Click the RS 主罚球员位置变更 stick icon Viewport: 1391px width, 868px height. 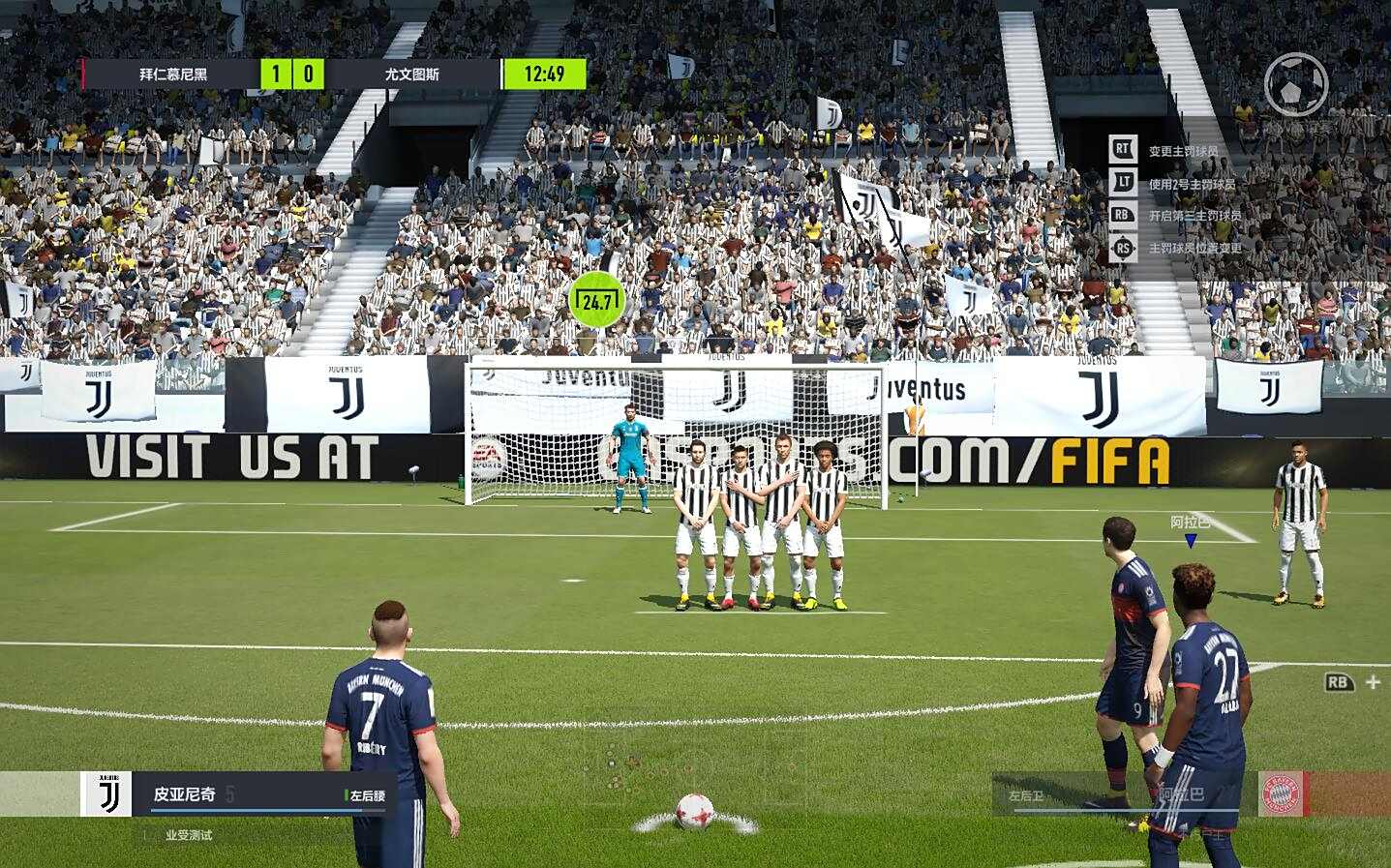point(1123,248)
